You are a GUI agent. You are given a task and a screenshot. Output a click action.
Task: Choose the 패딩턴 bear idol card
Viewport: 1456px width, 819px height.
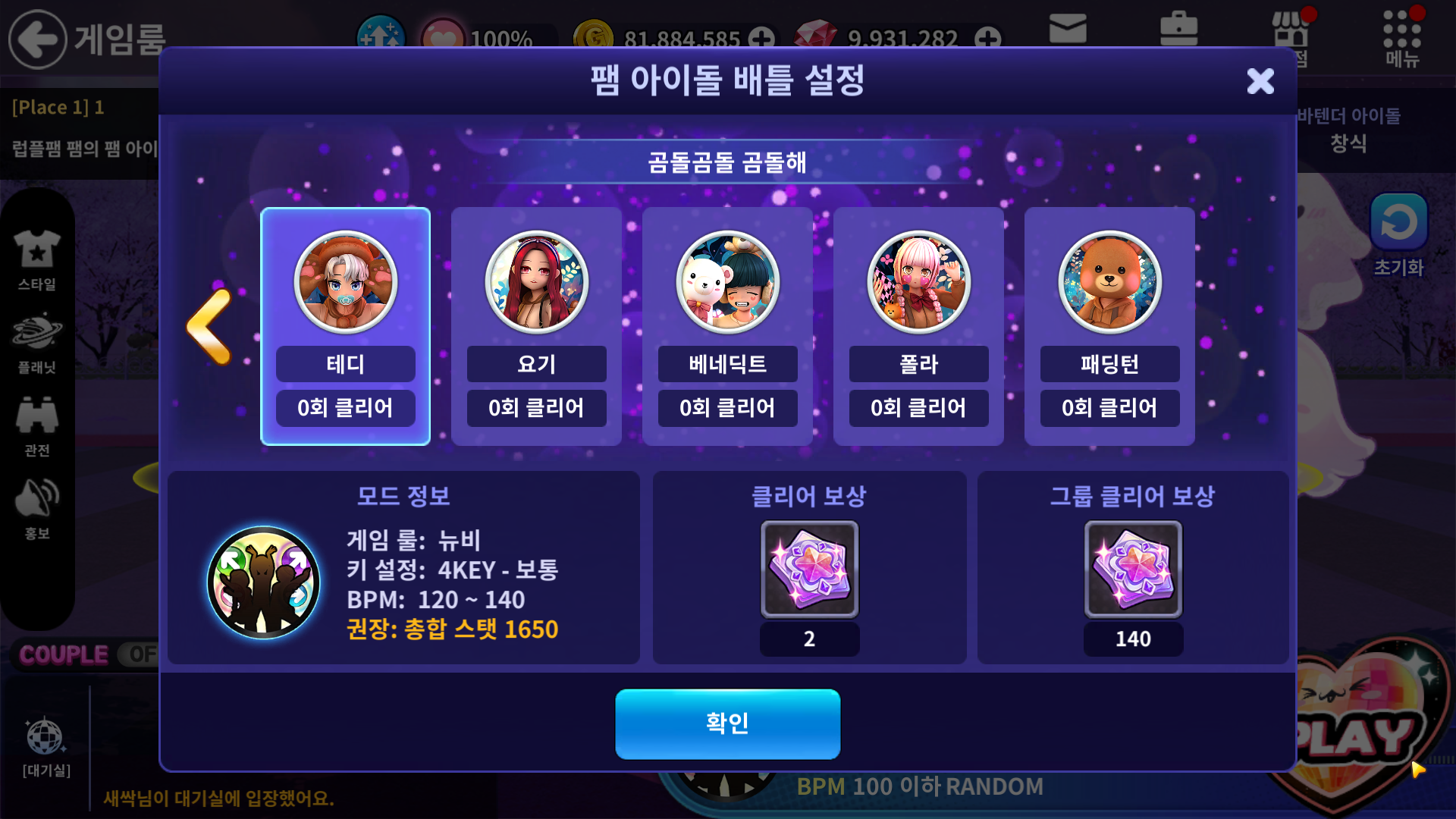(x=1109, y=326)
